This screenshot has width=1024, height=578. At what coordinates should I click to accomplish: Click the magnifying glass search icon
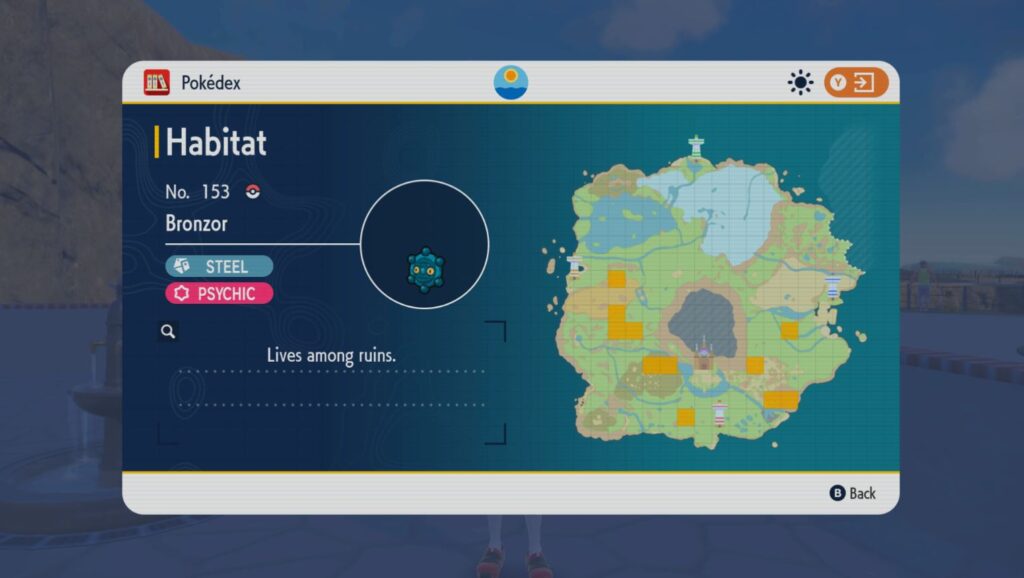pyautogui.click(x=168, y=331)
